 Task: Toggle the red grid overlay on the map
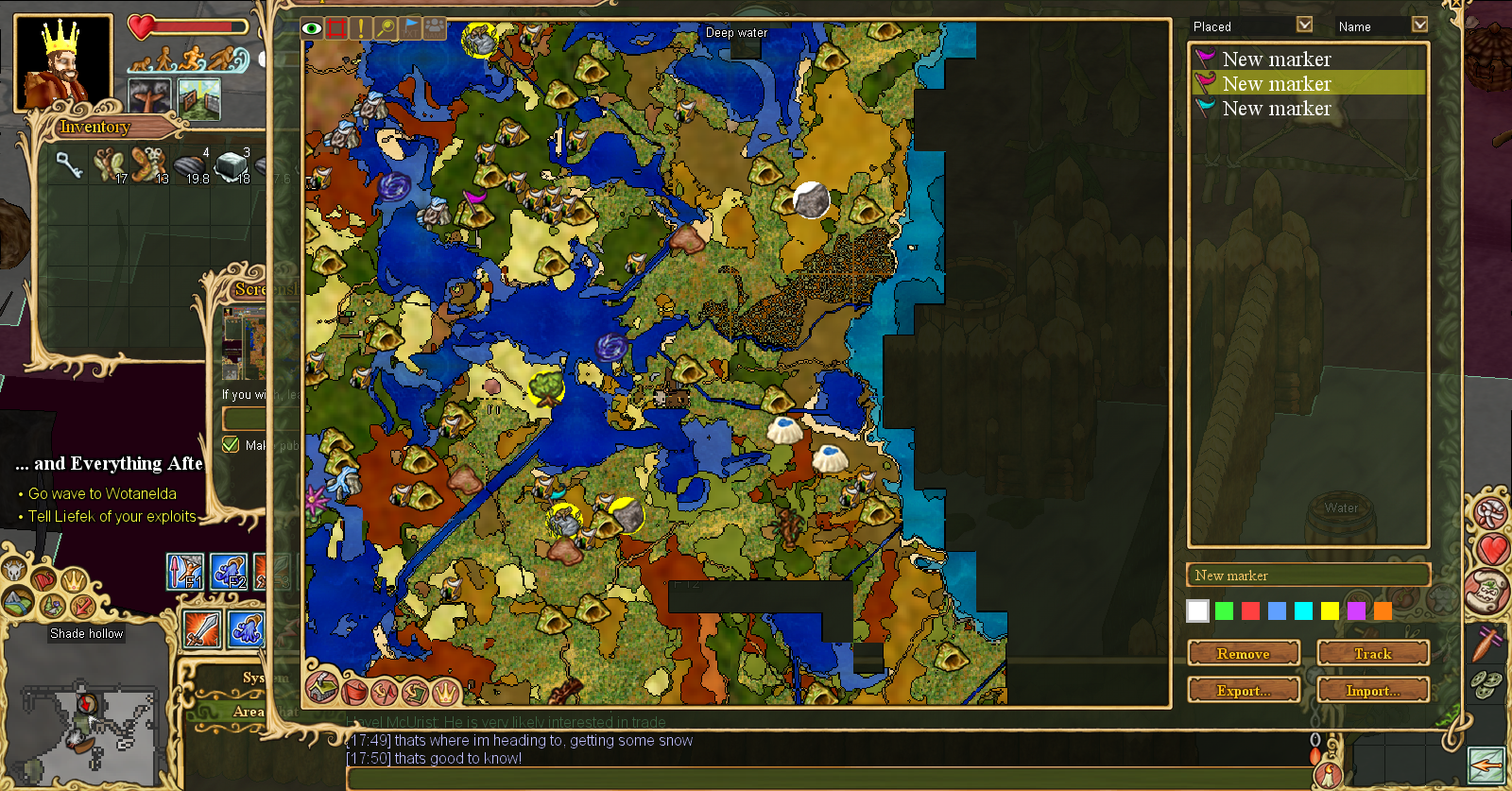pyautogui.click(x=335, y=28)
